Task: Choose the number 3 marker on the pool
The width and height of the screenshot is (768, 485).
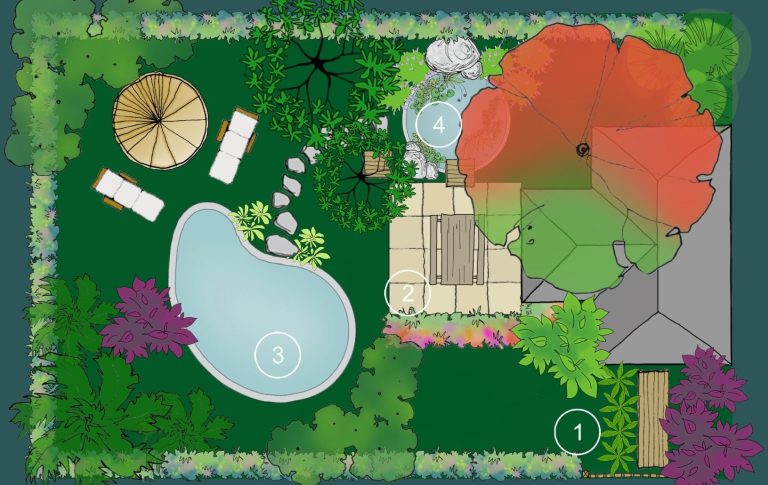Action: (278, 354)
